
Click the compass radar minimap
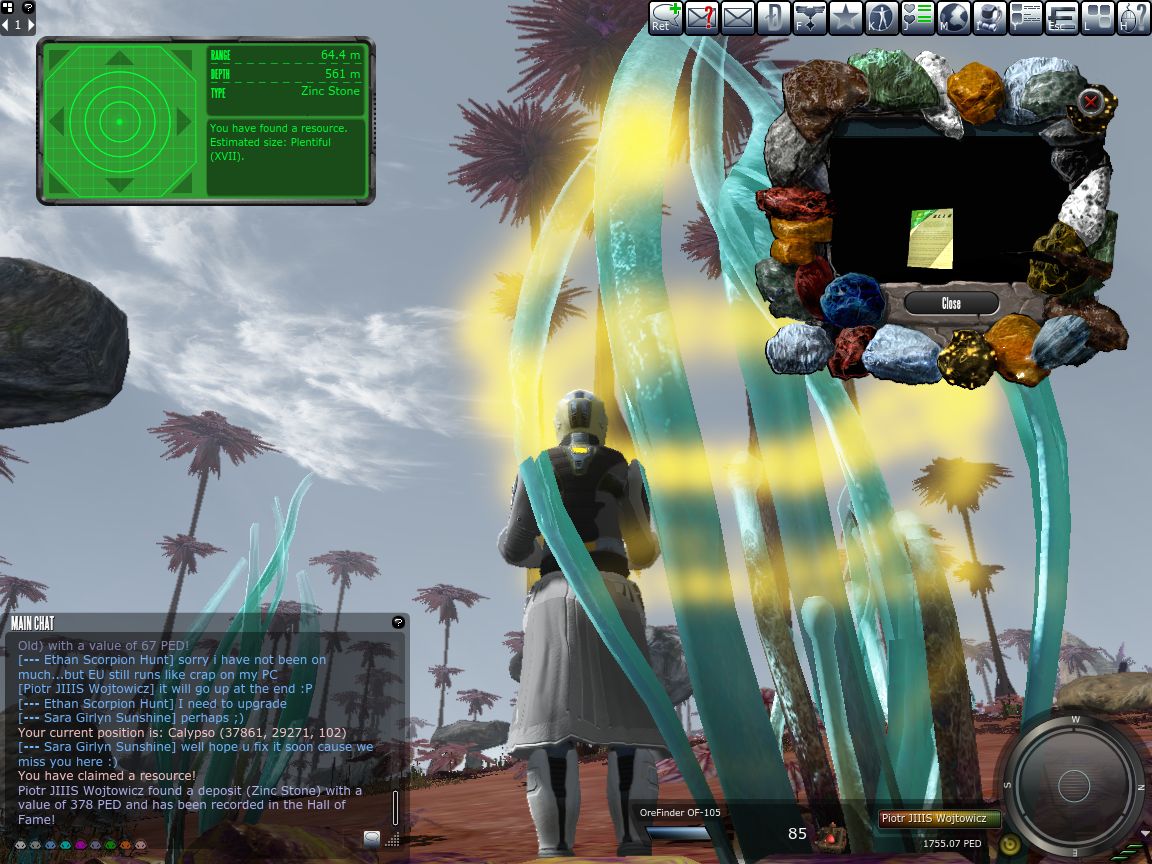1073,785
